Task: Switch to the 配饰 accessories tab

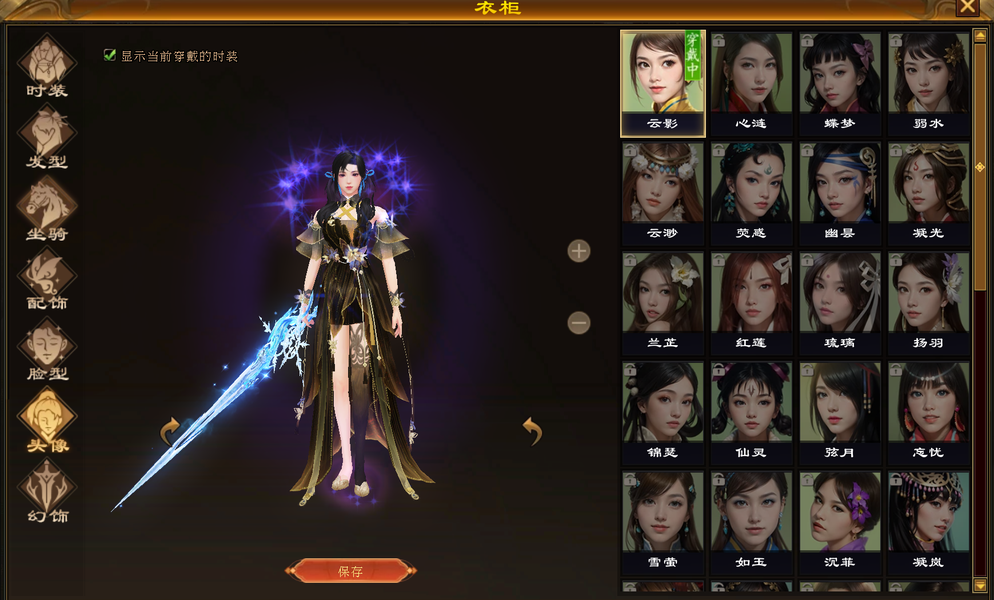Action: [x=46, y=279]
